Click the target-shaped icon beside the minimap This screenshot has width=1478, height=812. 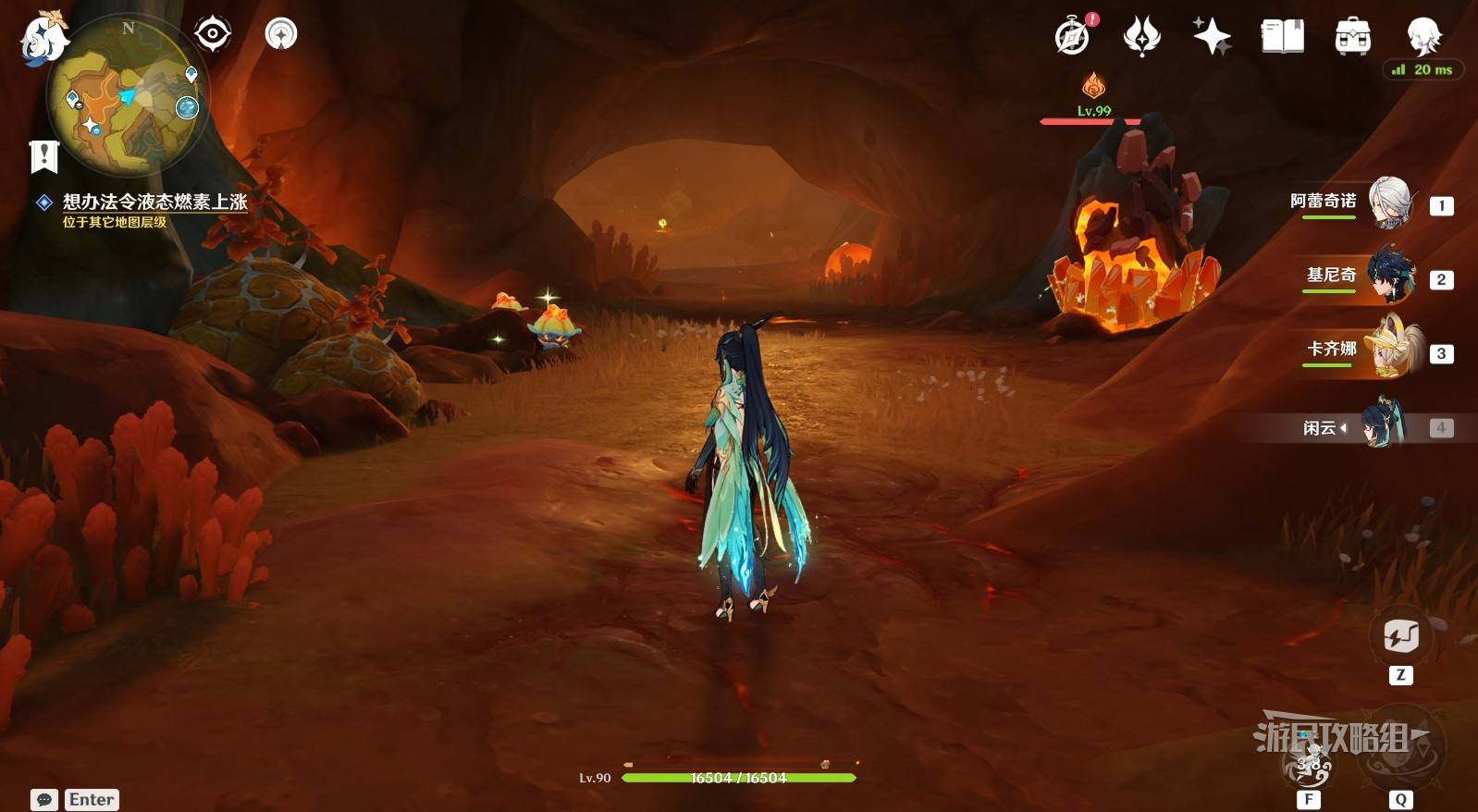(213, 34)
